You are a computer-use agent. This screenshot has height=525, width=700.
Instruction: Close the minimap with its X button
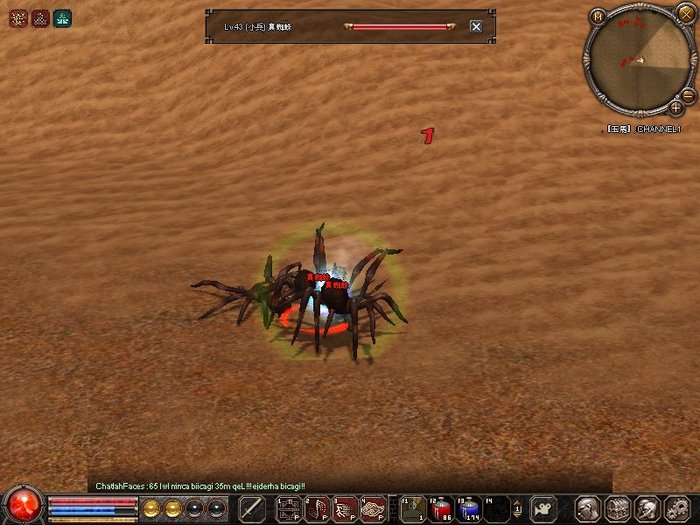coord(685,14)
